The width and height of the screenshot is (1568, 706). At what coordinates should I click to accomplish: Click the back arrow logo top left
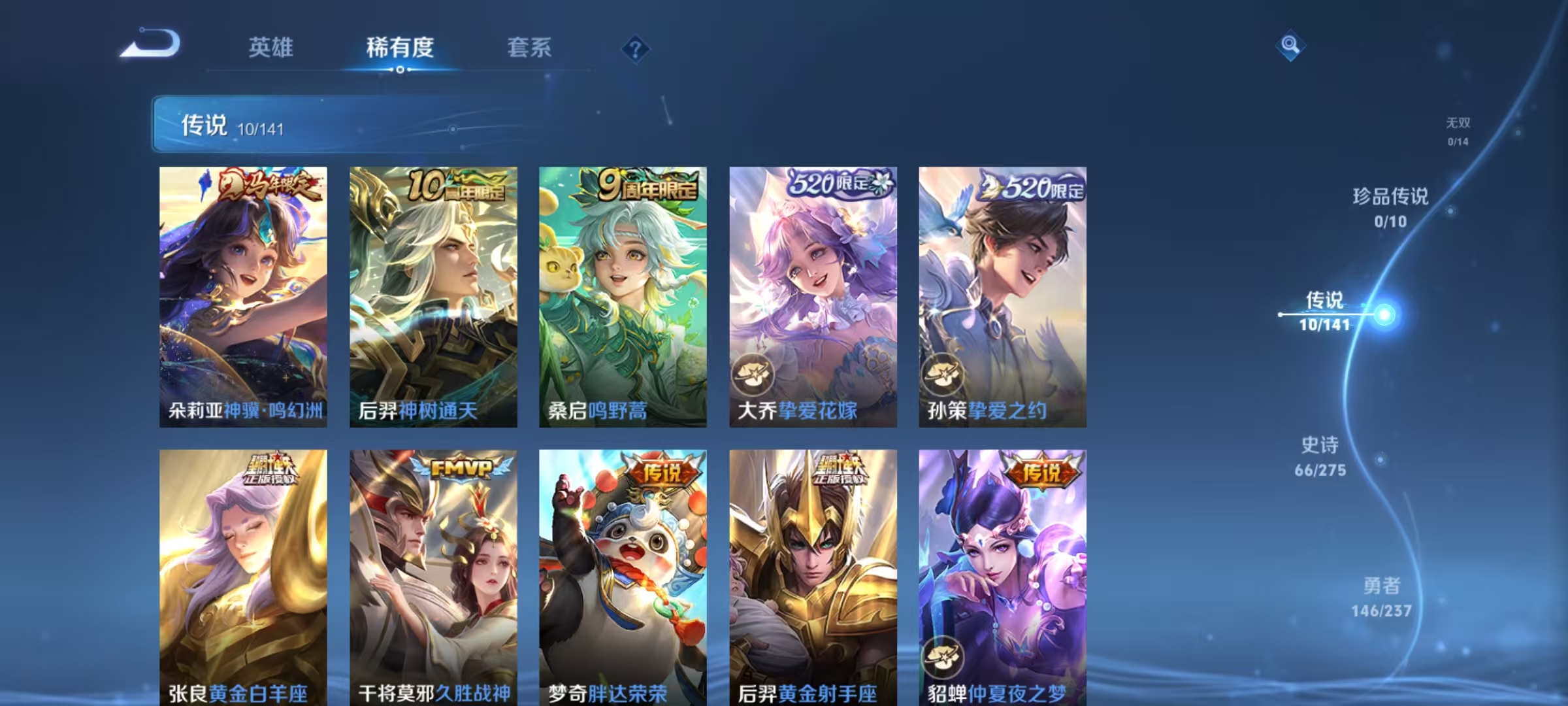[x=152, y=47]
